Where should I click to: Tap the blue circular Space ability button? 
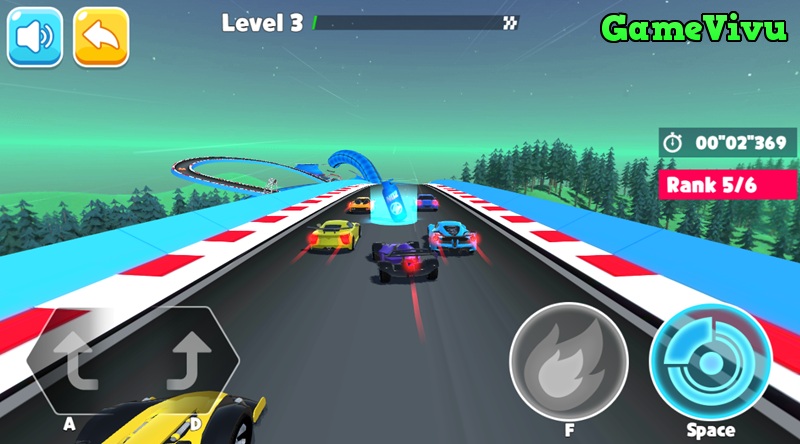point(710,361)
